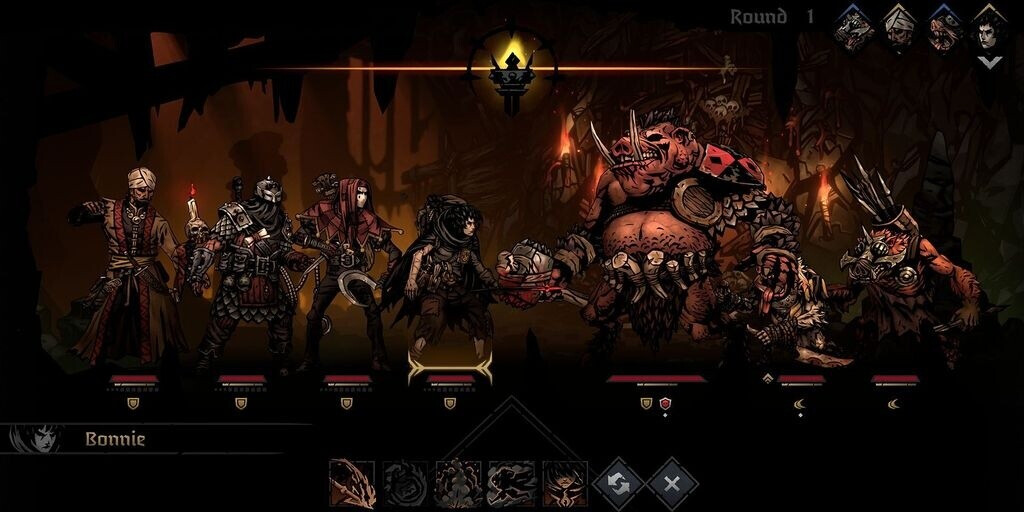Pass the turn with the X button

[672, 484]
